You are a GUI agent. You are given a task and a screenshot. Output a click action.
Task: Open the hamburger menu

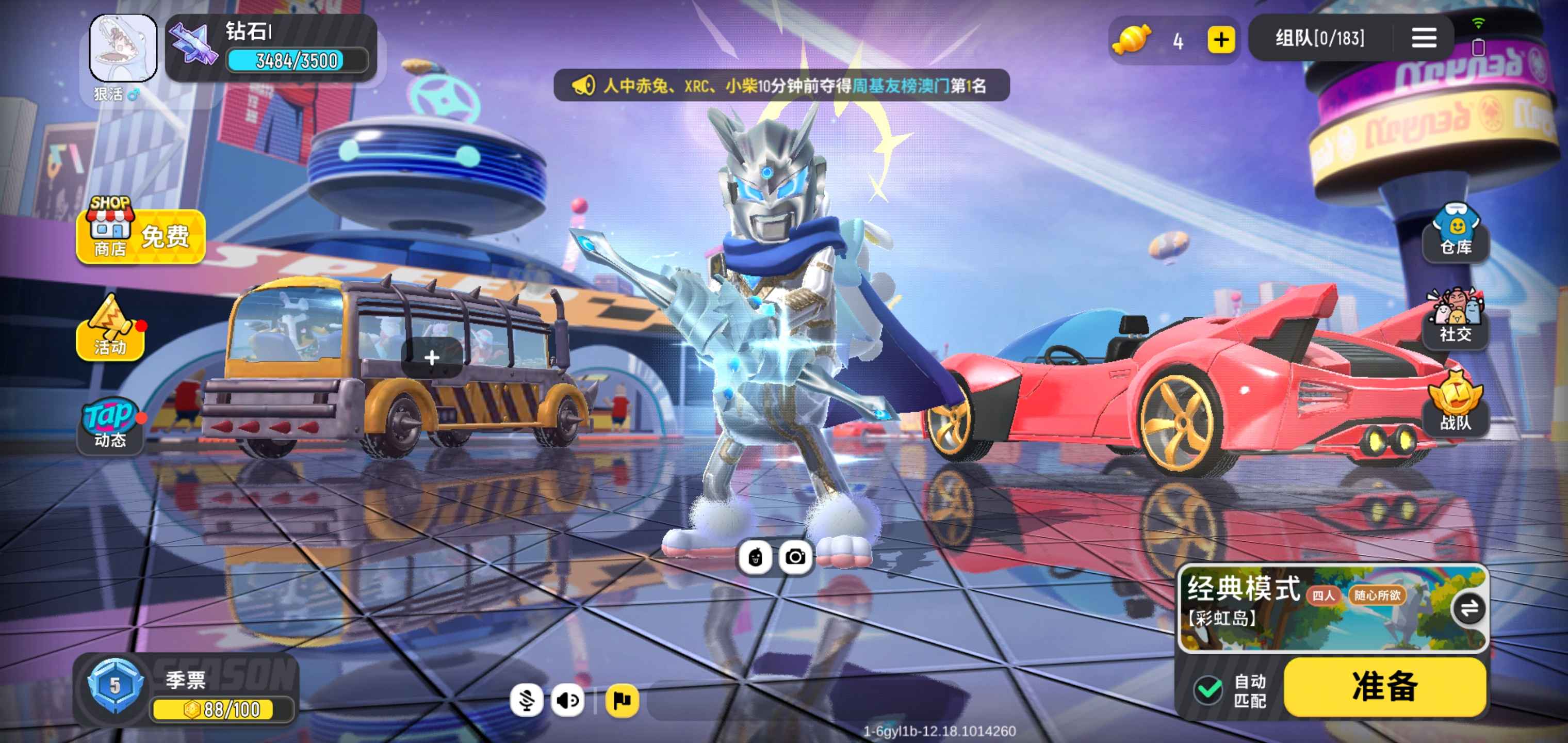(1424, 38)
